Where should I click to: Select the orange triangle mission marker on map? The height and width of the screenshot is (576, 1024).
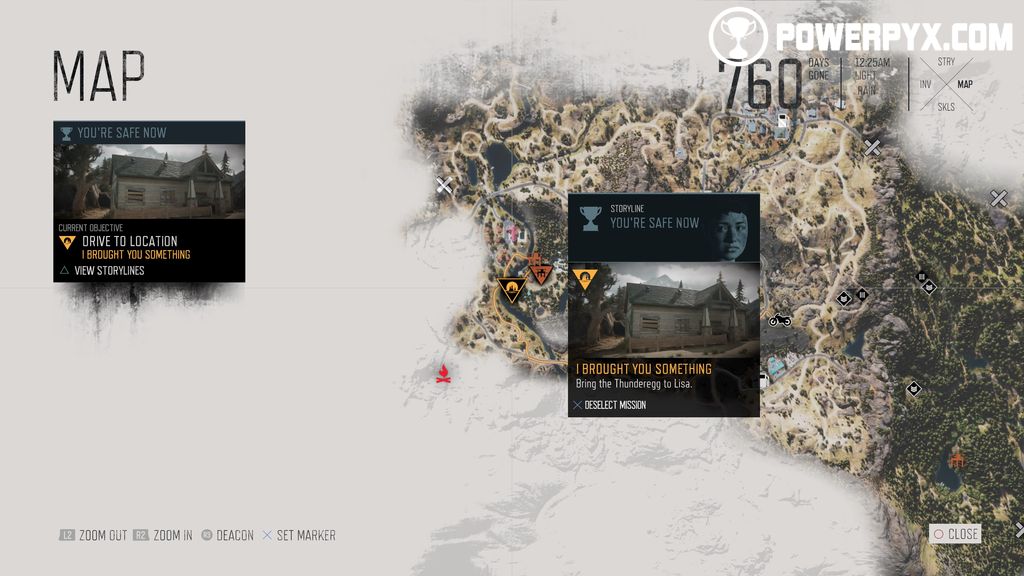512,291
